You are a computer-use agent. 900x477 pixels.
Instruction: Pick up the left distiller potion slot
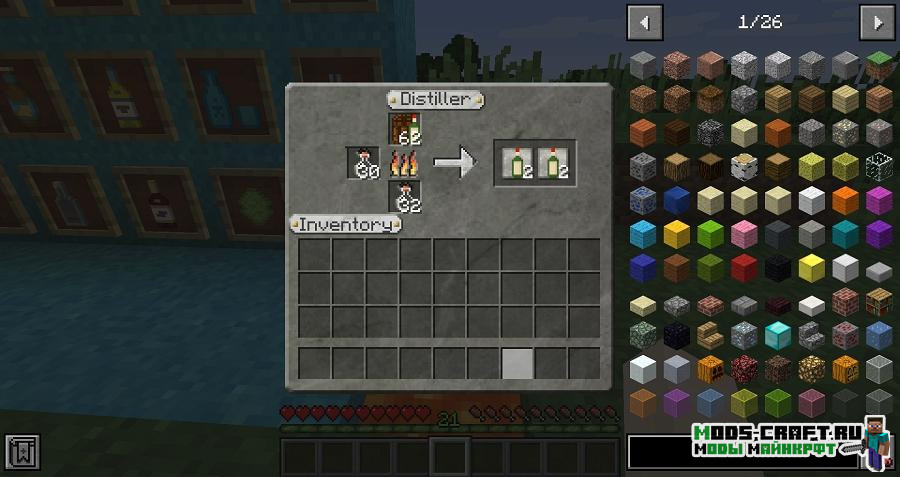363,163
